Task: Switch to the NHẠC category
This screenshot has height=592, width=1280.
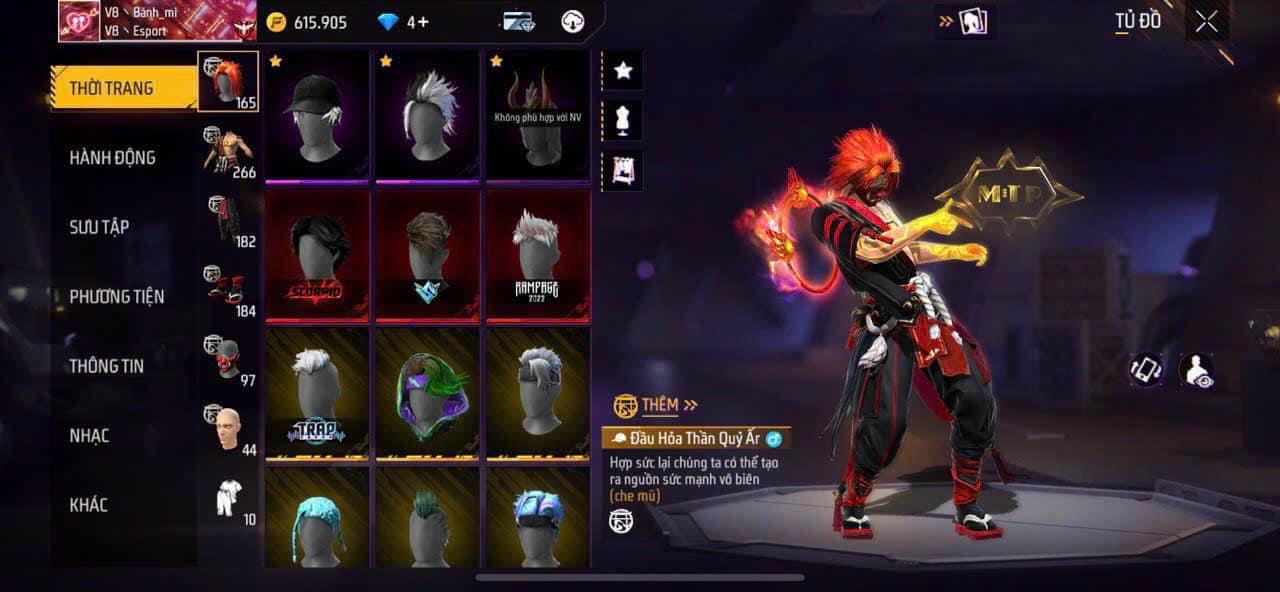Action: click(x=89, y=436)
